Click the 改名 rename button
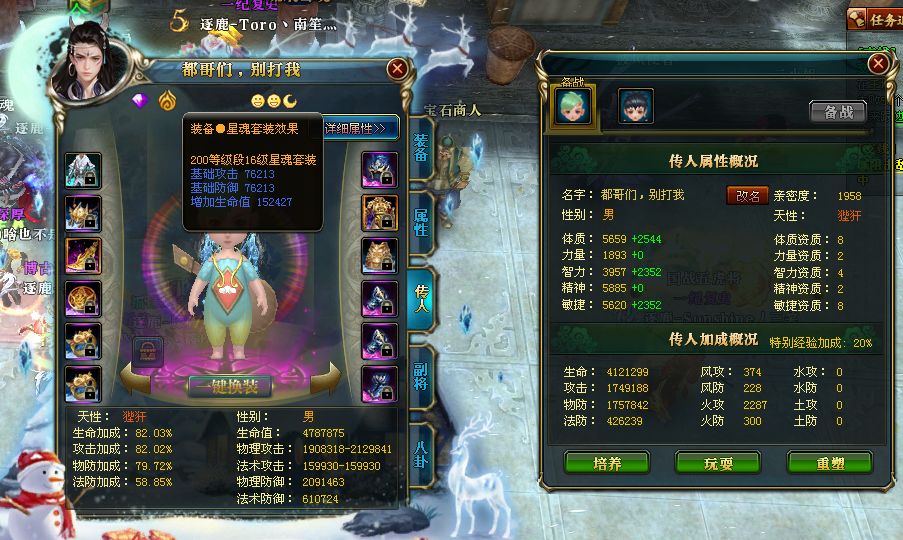The image size is (903, 540). click(747, 196)
